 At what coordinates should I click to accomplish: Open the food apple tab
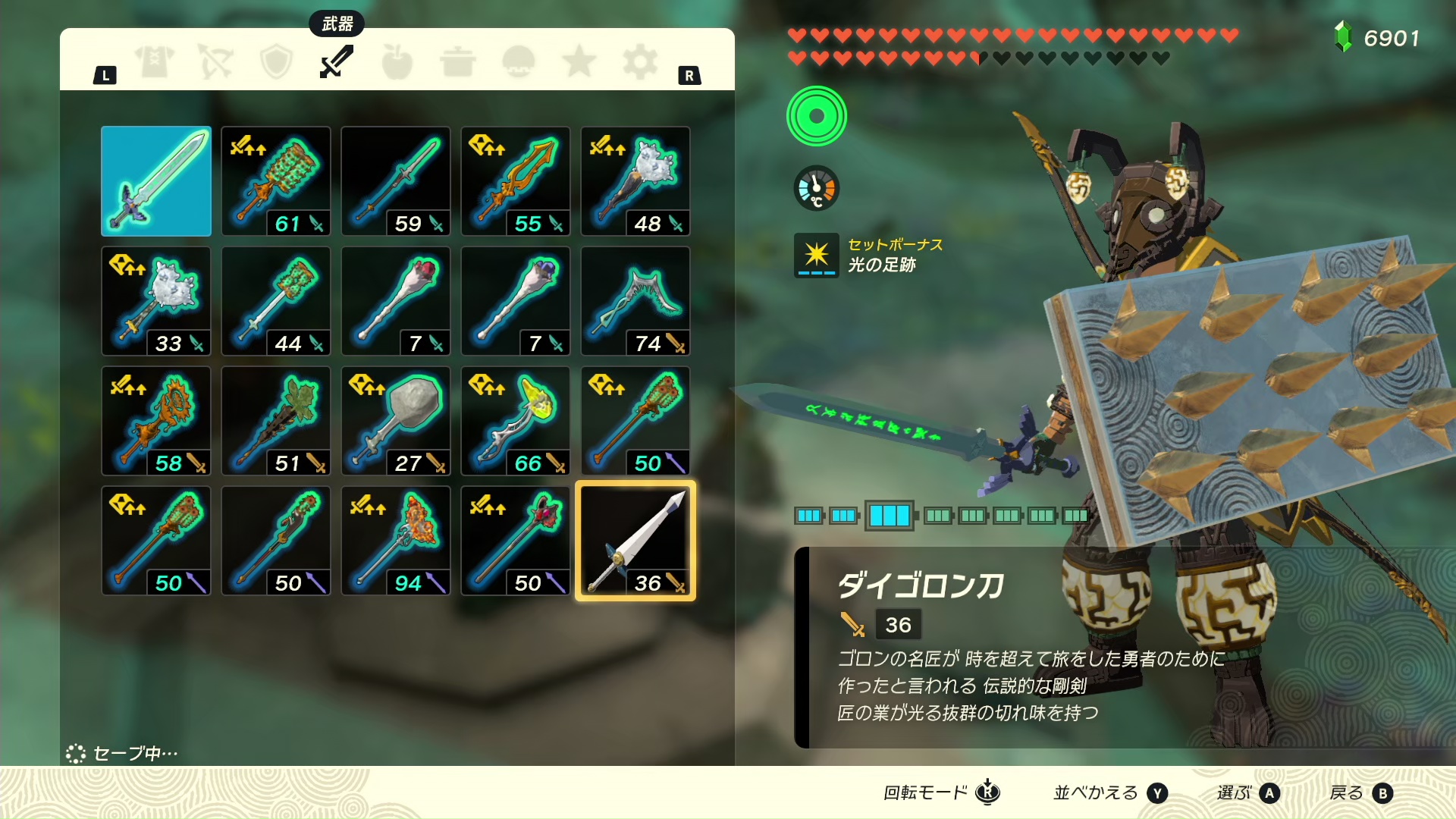(397, 61)
